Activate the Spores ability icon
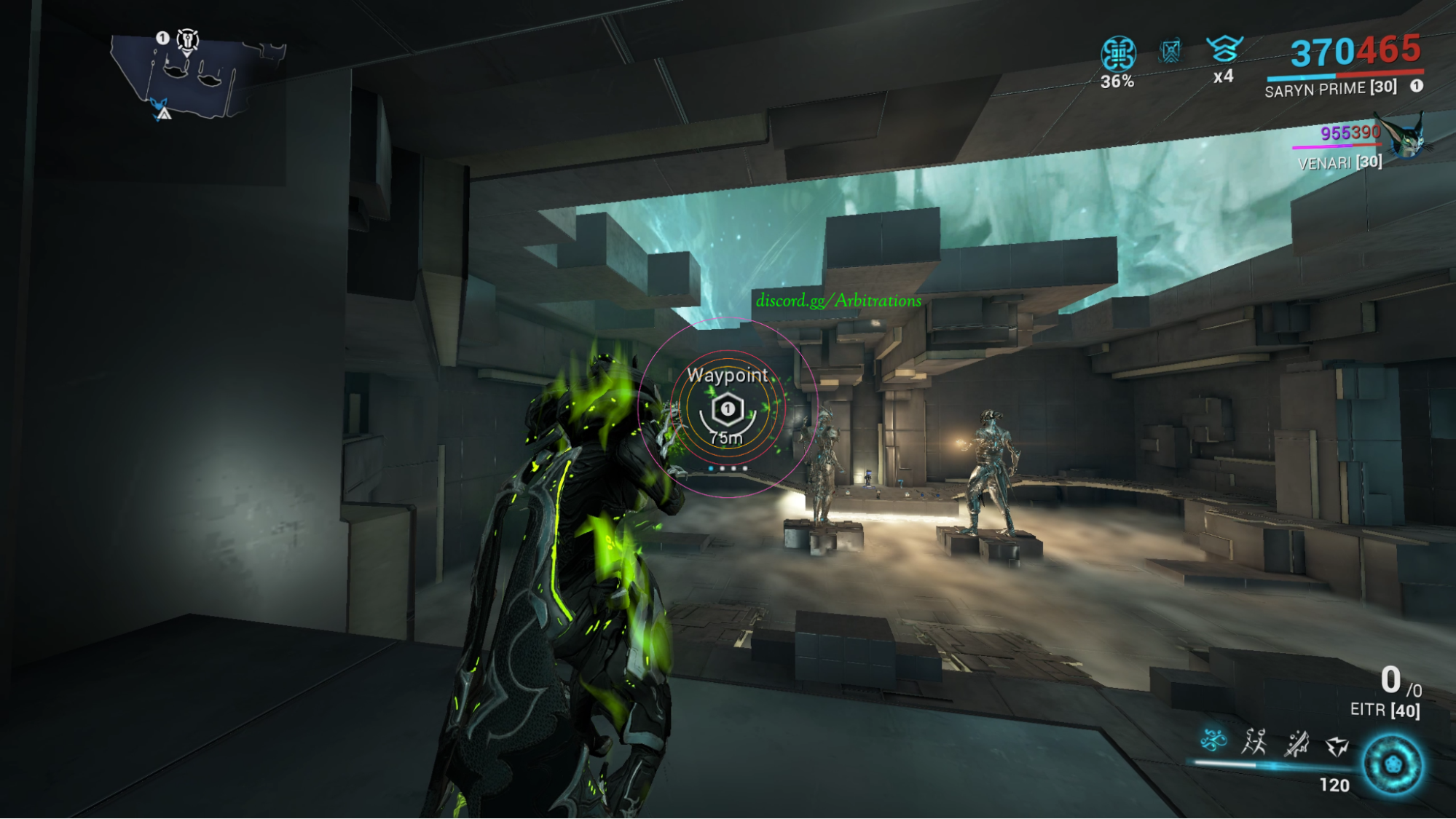The image size is (1456, 819). click(x=1213, y=741)
